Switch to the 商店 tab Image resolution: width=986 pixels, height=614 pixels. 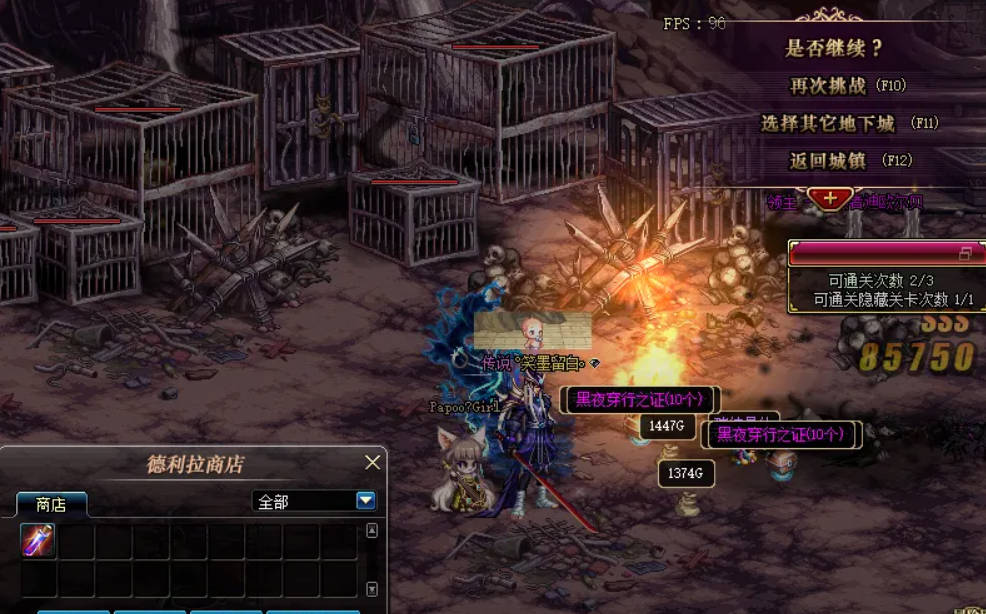(51, 505)
